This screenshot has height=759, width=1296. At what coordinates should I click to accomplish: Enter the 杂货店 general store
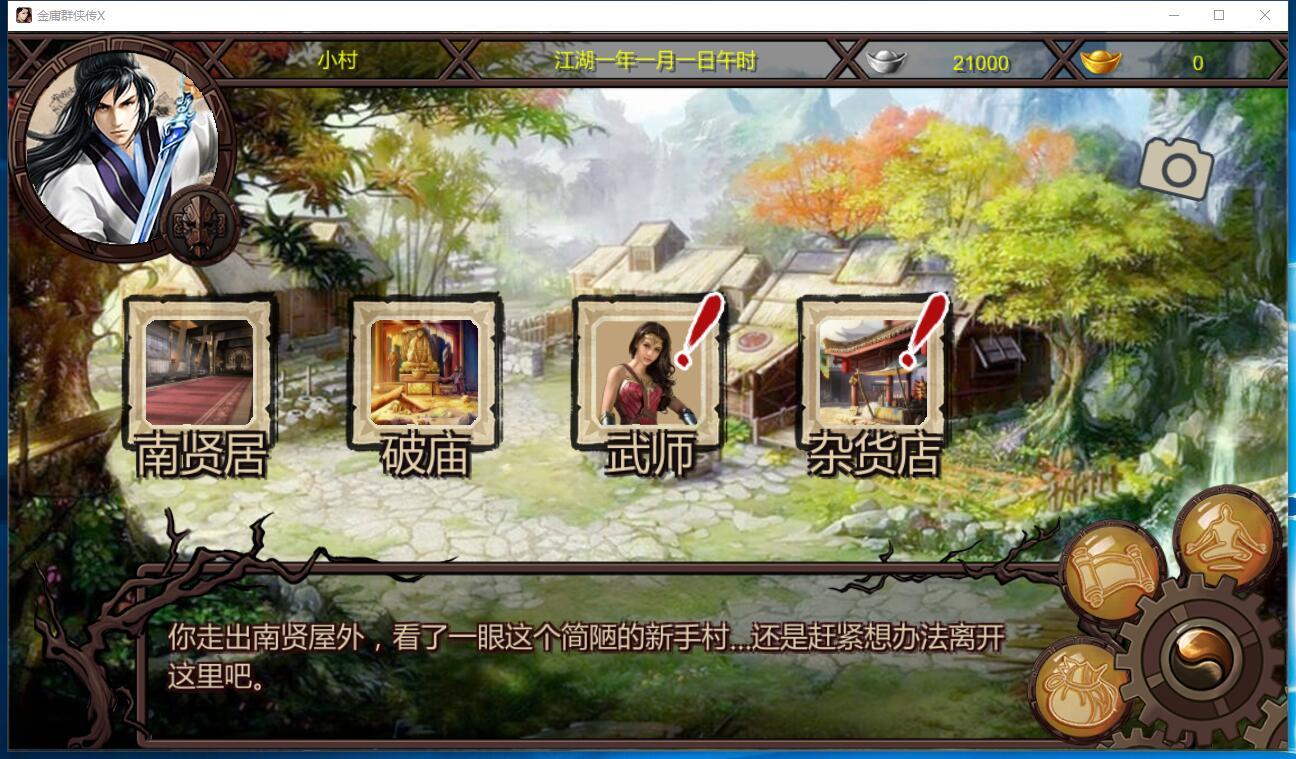[x=874, y=377]
